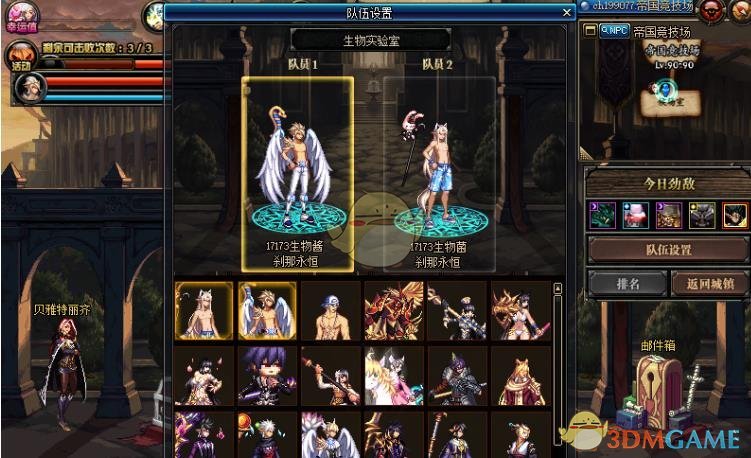Click the 生物实验室 team name header
751x458 pixels.
[370, 40]
